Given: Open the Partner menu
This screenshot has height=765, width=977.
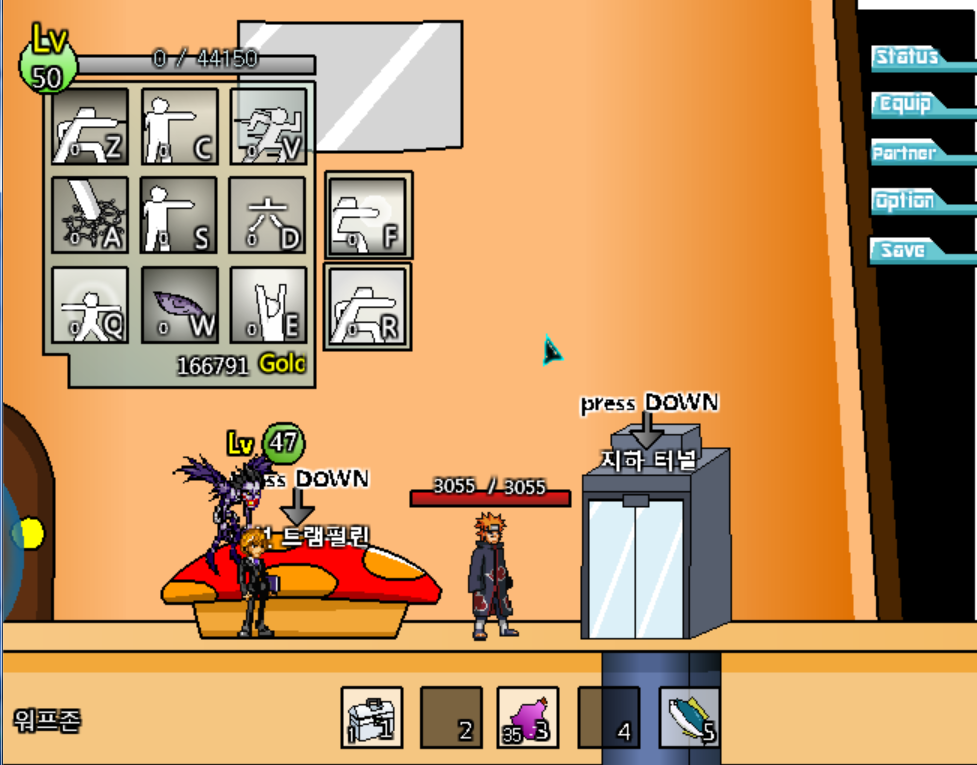Looking at the screenshot, I should pos(904,153).
